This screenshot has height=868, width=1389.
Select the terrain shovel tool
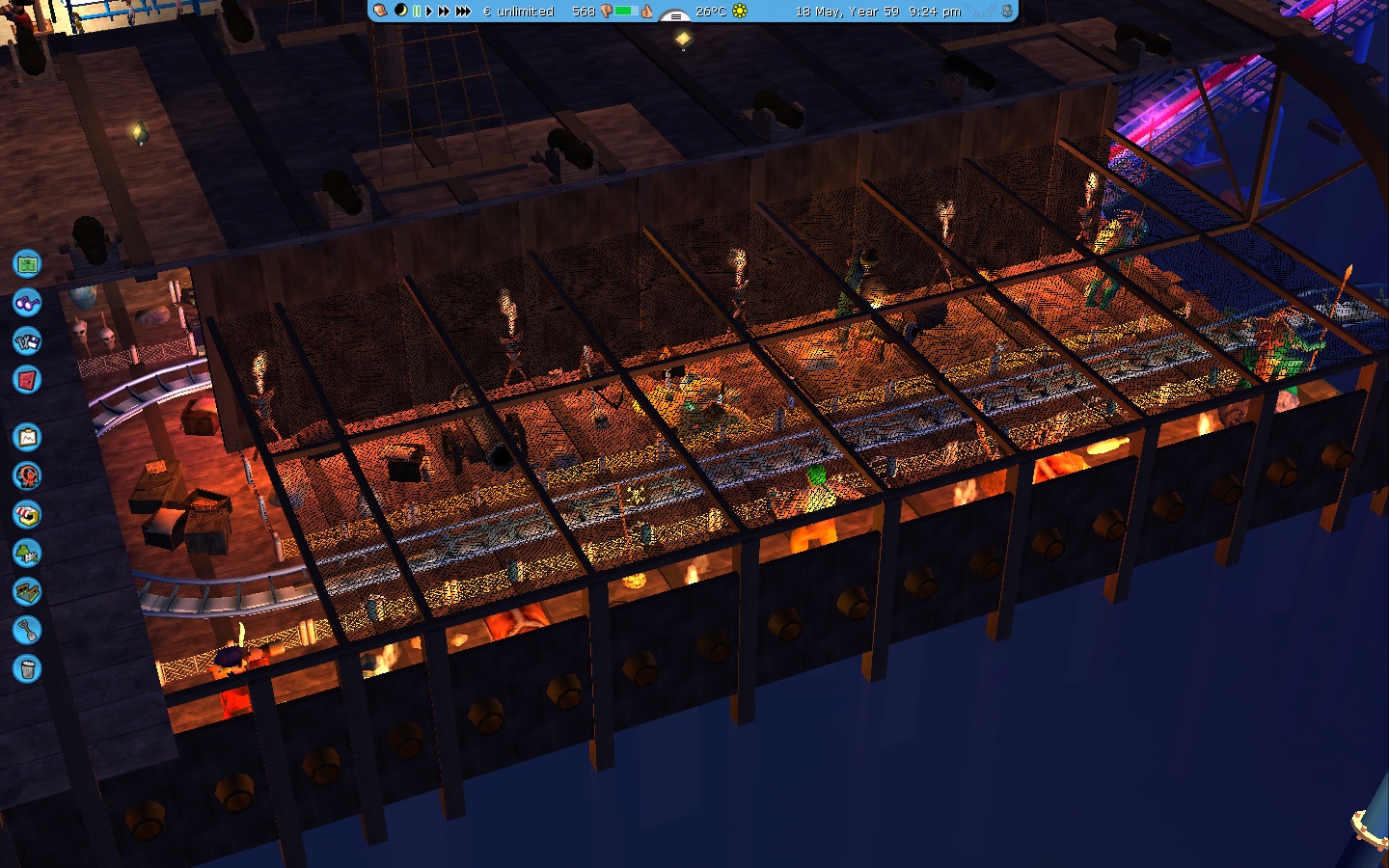[x=27, y=630]
